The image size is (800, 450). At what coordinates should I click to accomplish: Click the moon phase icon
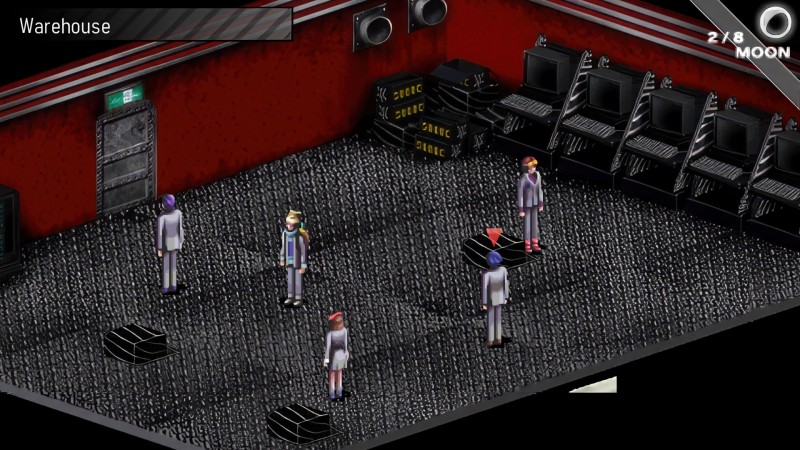[x=774, y=19]
